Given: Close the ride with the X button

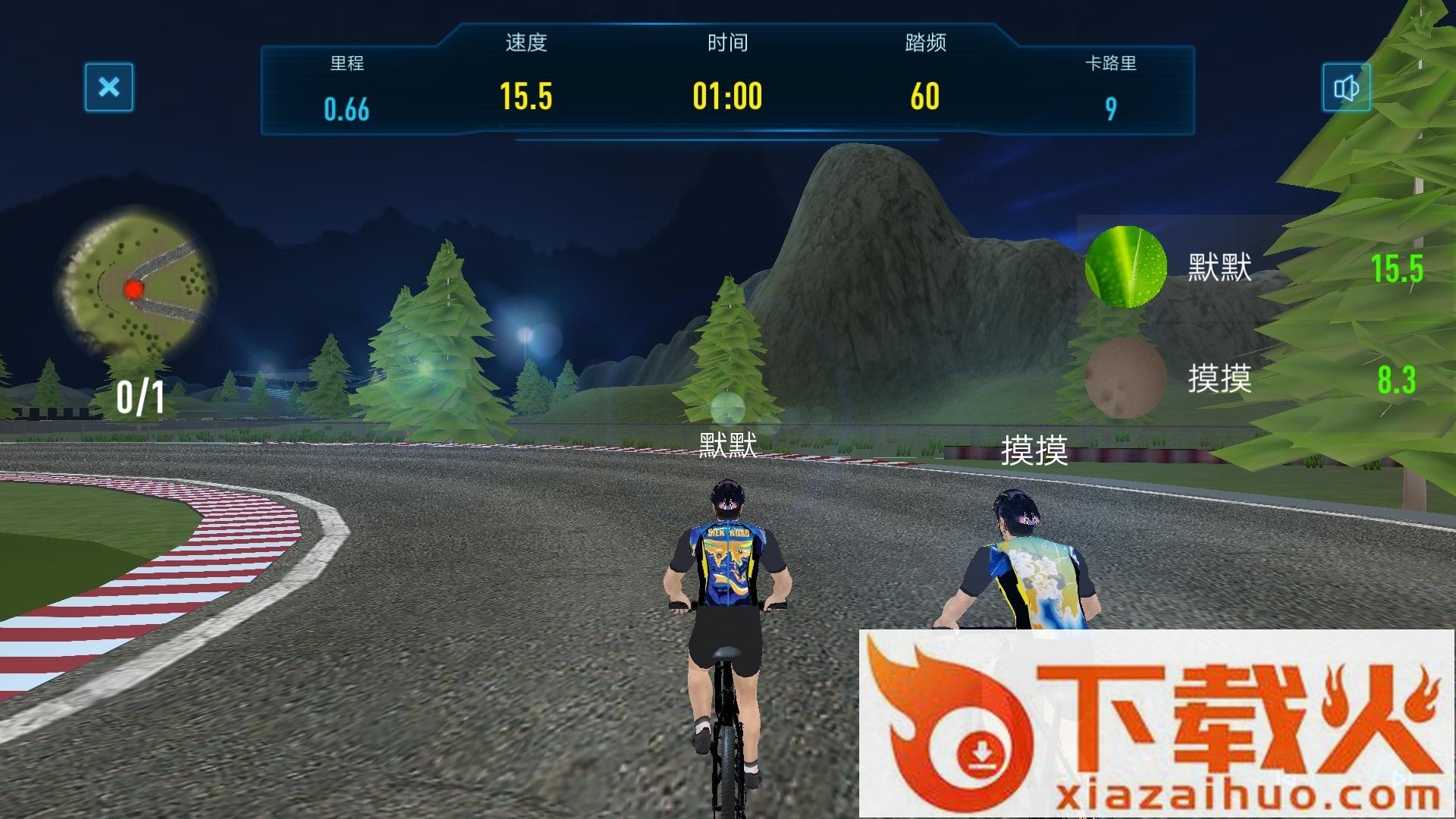Looking at the screenshot, I should point(109,87).
